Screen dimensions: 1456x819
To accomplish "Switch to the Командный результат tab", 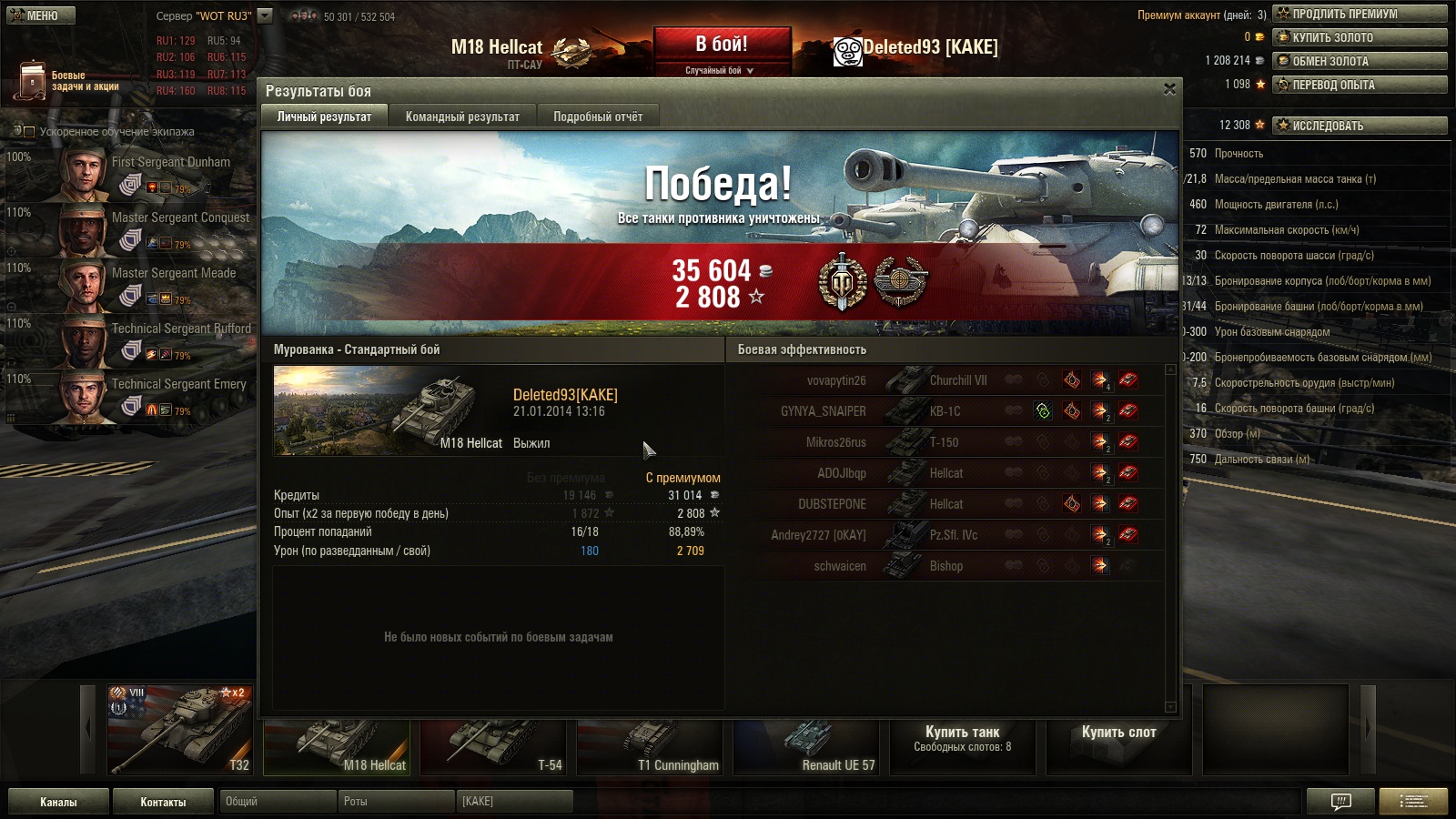I will (462, 116).
